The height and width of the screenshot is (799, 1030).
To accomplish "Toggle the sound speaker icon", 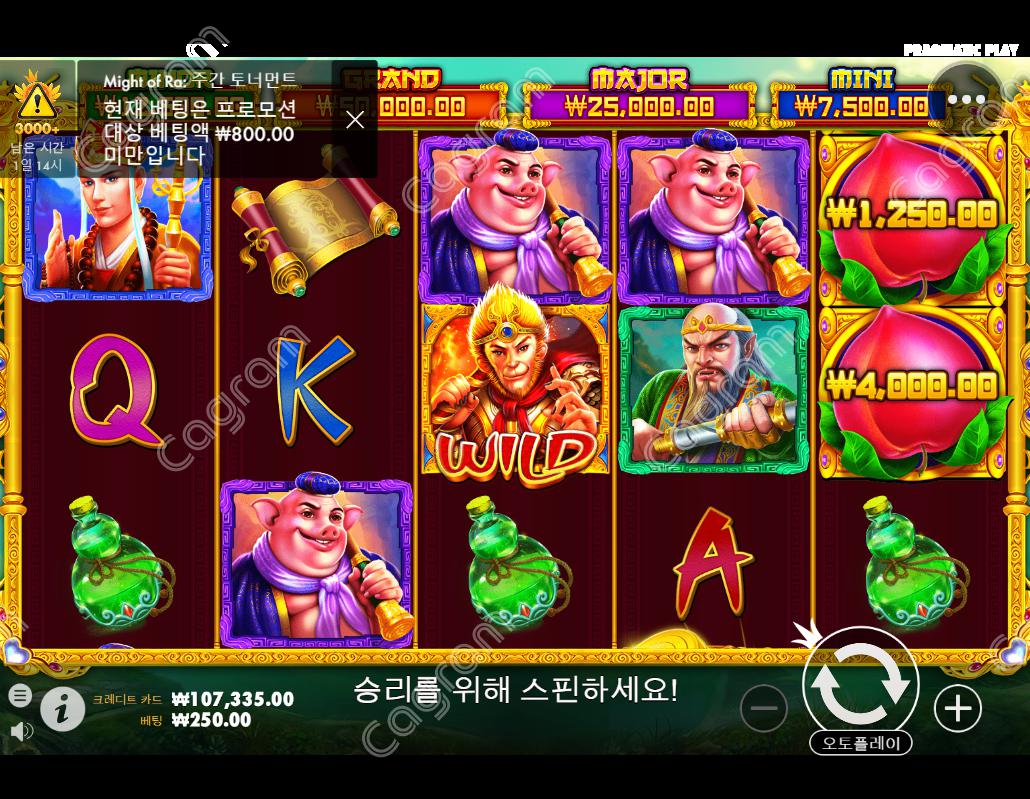I will pyautogui.click(x=20, y=731).
